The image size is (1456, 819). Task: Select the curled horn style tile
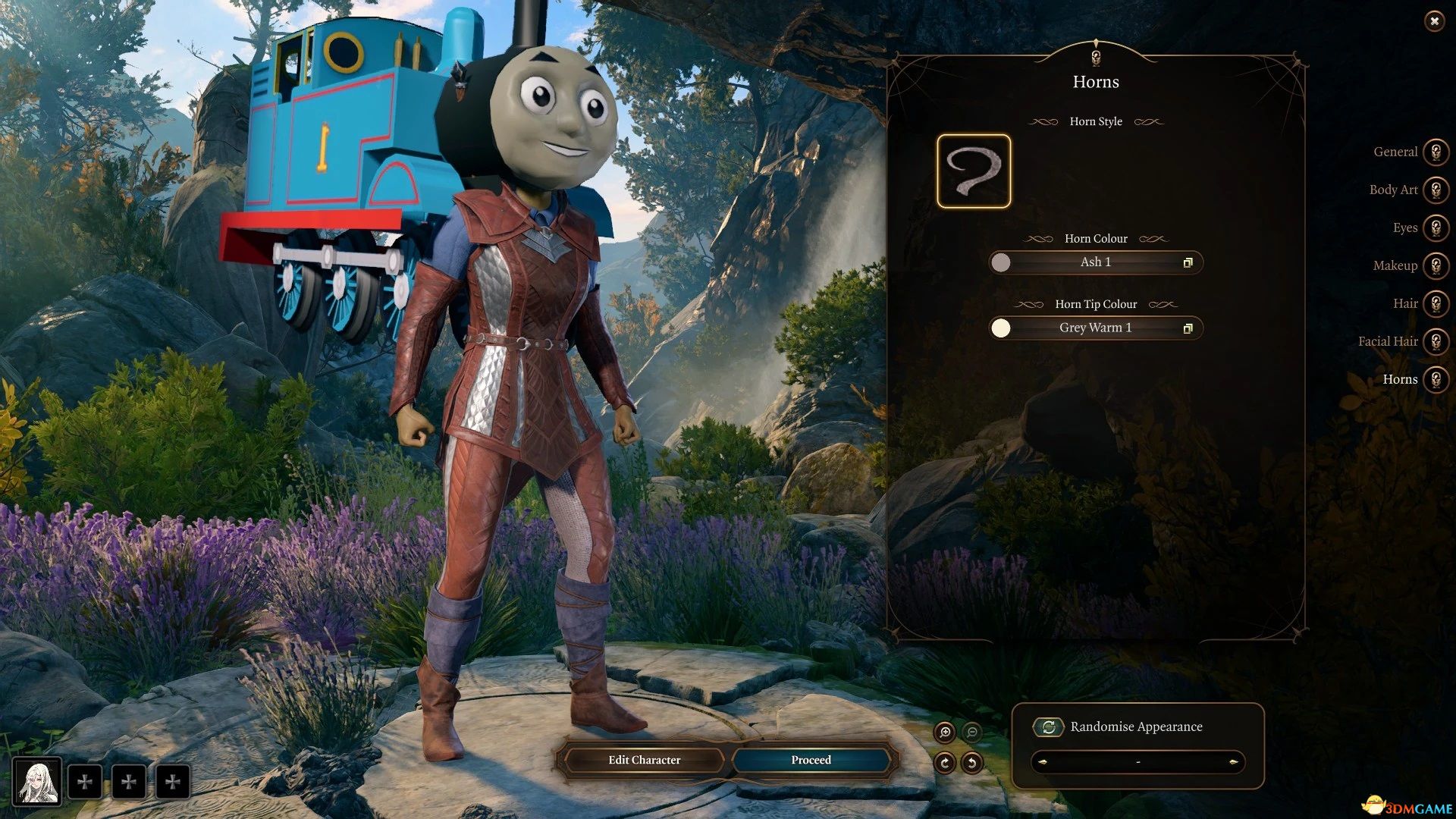(x=974, y=171)
